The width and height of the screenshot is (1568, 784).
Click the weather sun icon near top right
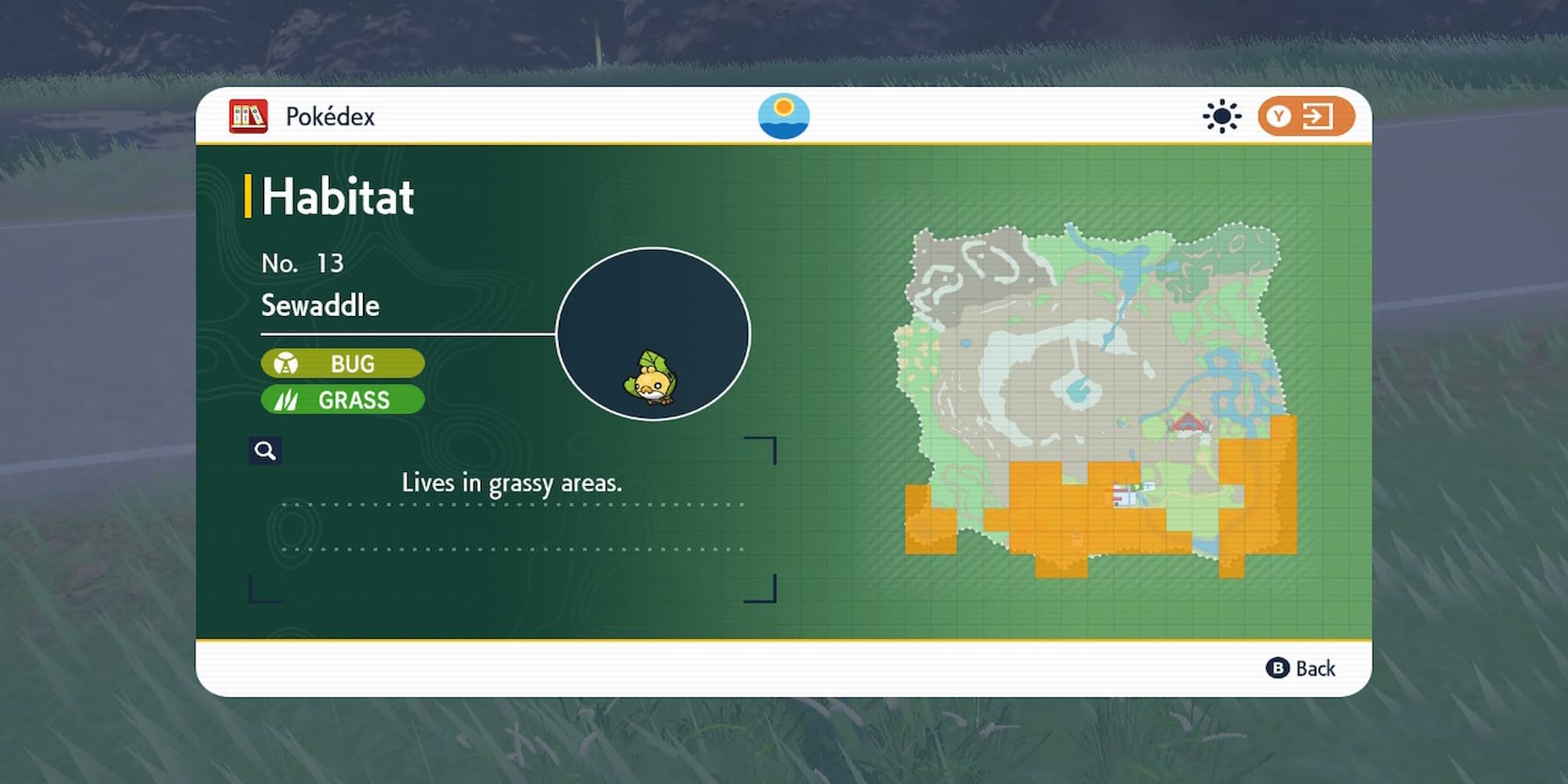tap(1221, 116)
